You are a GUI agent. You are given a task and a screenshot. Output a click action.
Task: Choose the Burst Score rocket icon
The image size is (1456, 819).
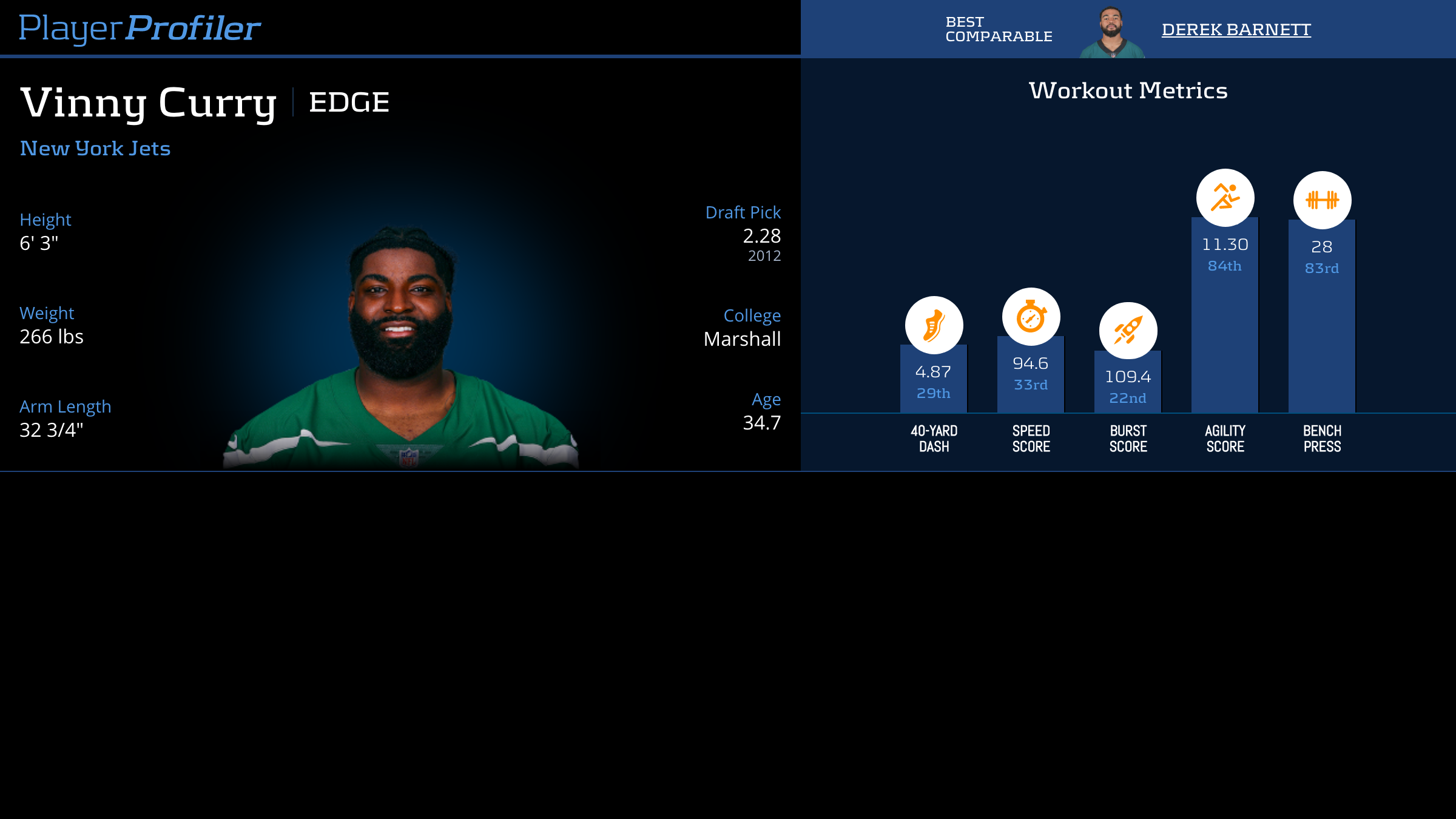click(x=1128, y=331)
